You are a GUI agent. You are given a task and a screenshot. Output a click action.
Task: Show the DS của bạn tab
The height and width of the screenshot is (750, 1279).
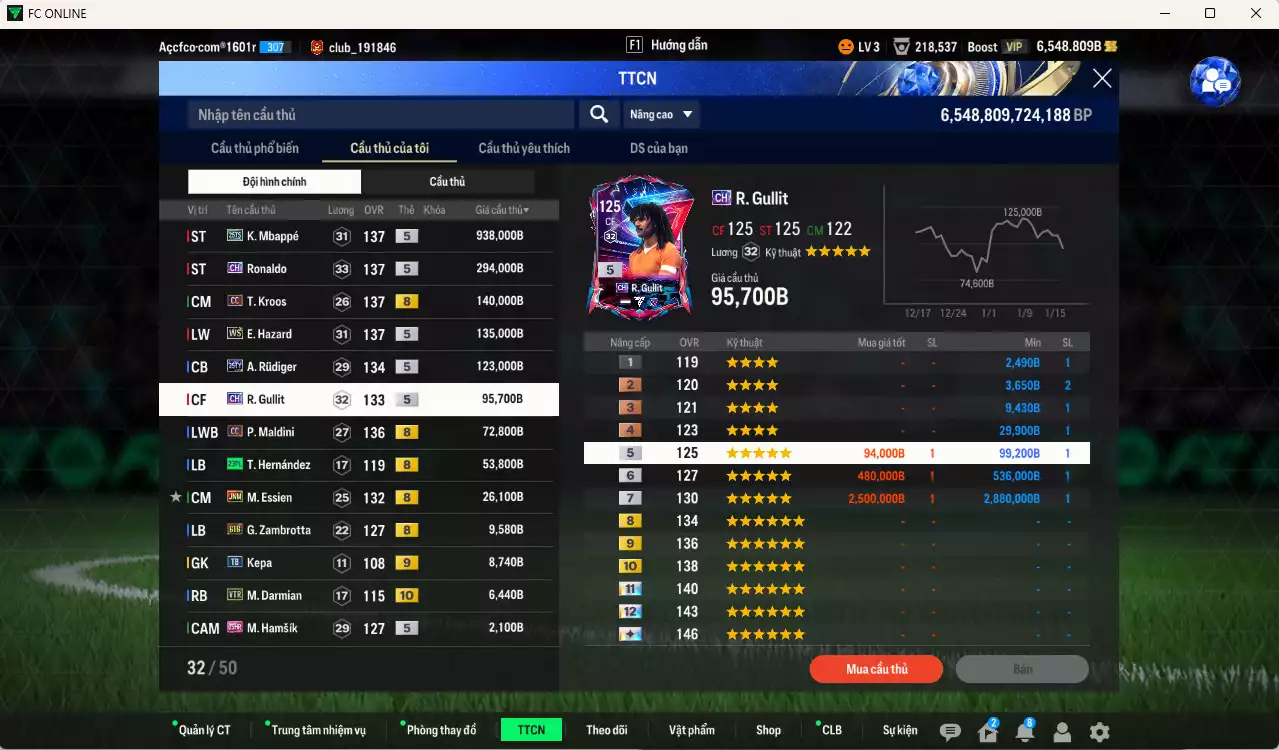click(x=658, y=148)
